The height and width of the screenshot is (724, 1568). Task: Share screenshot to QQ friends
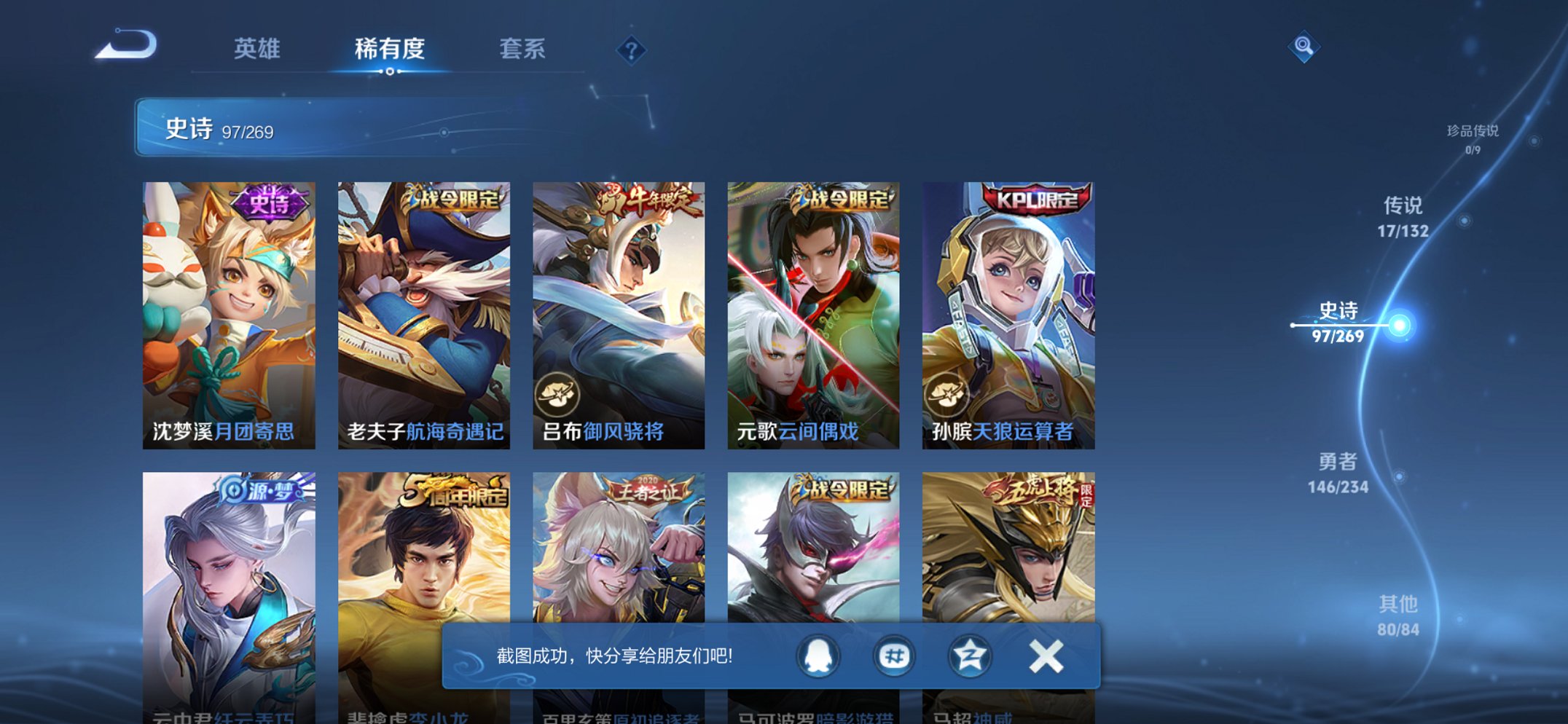click(817, 655)
